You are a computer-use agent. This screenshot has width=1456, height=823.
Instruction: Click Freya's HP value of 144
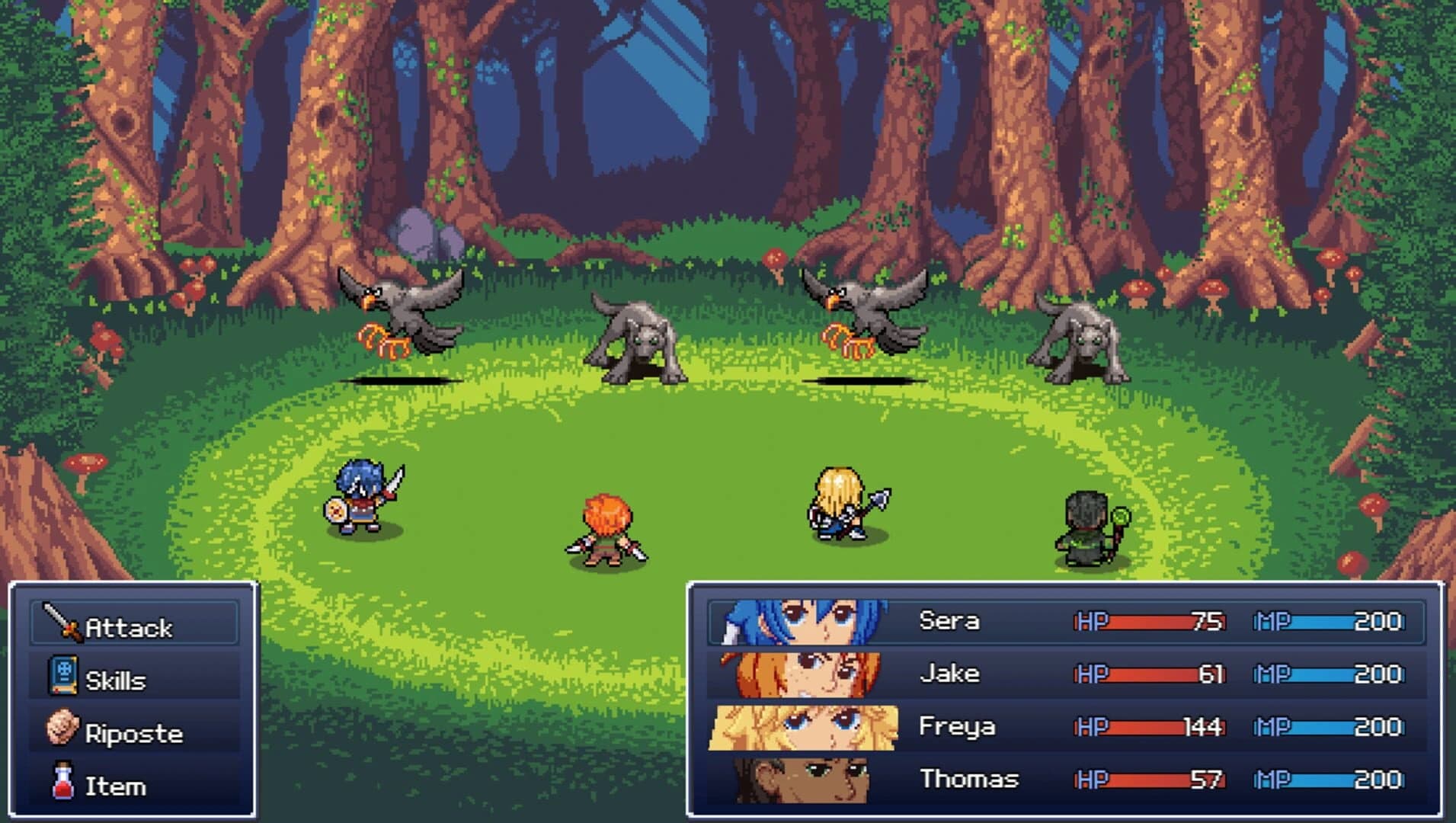[x=1201, y=727]
